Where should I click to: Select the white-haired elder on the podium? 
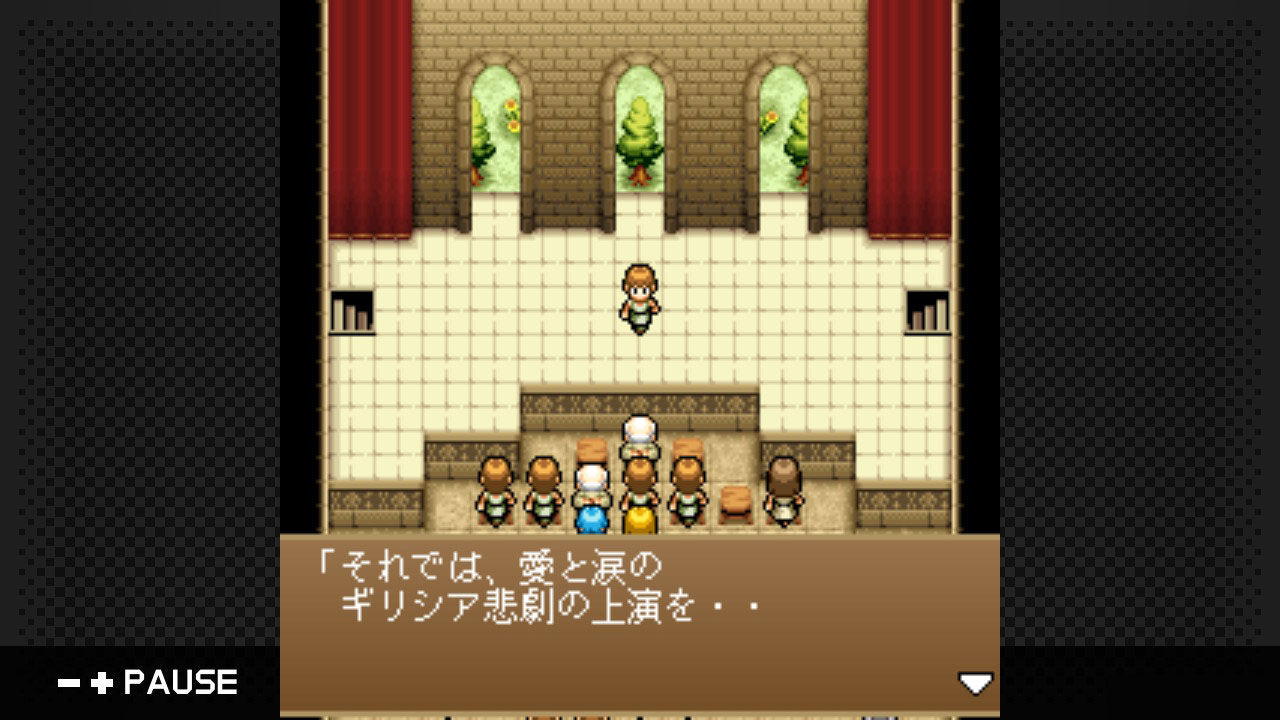(x=639, y=434)
